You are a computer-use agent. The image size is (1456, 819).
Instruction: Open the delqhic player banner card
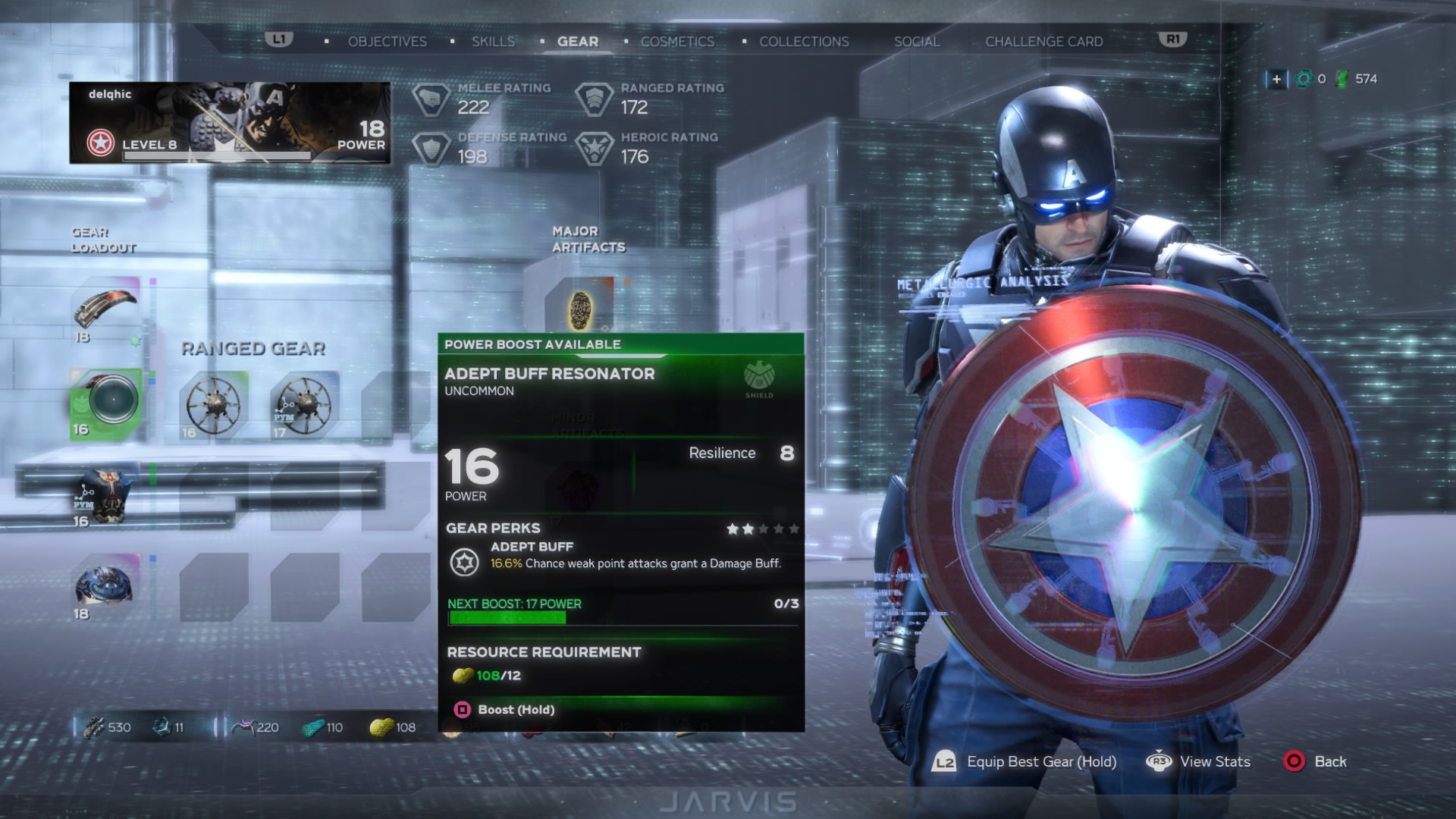pyautogui.click(x=230, y=123)
